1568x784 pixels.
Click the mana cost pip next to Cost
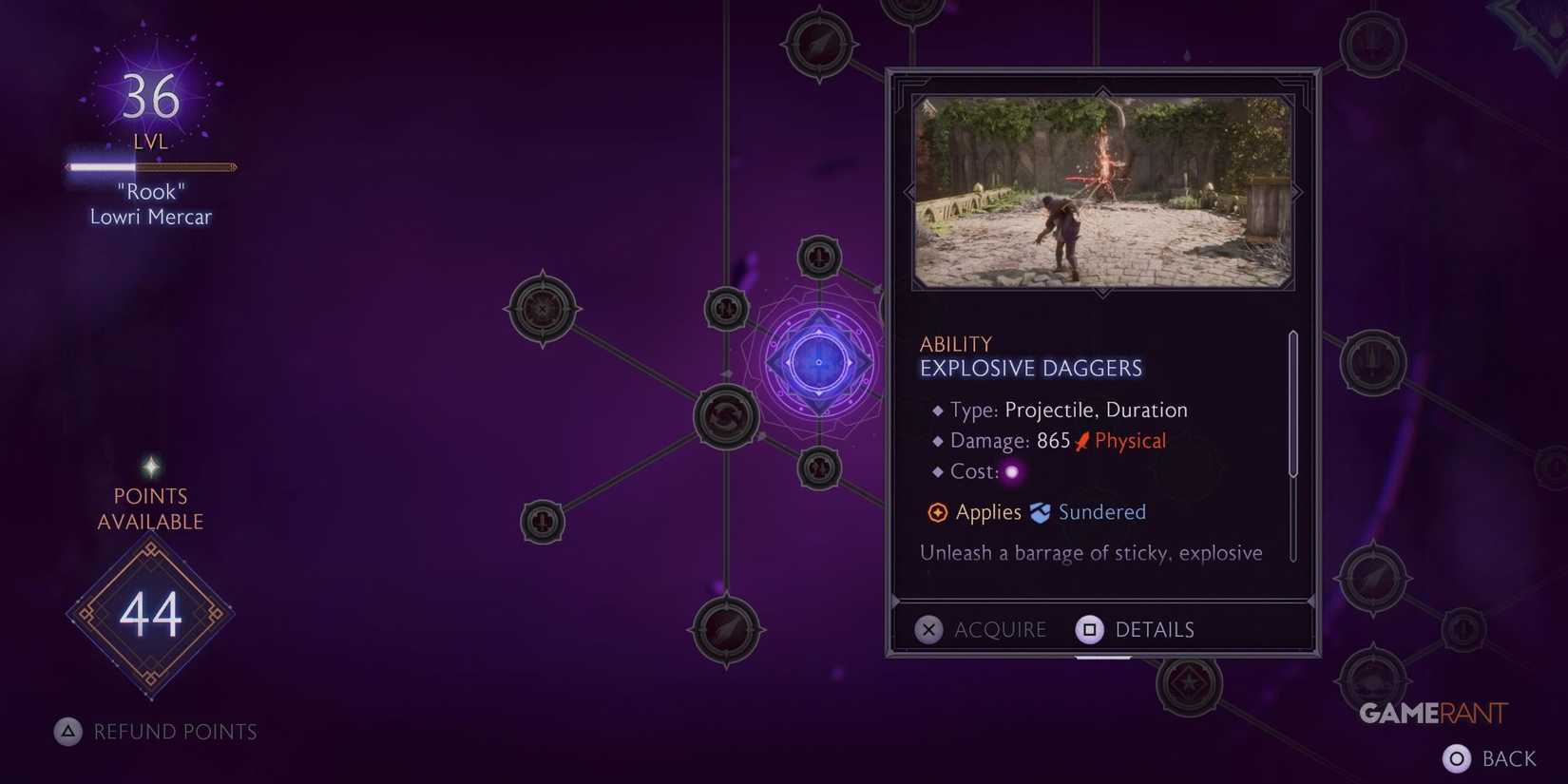pos(1013,472)
